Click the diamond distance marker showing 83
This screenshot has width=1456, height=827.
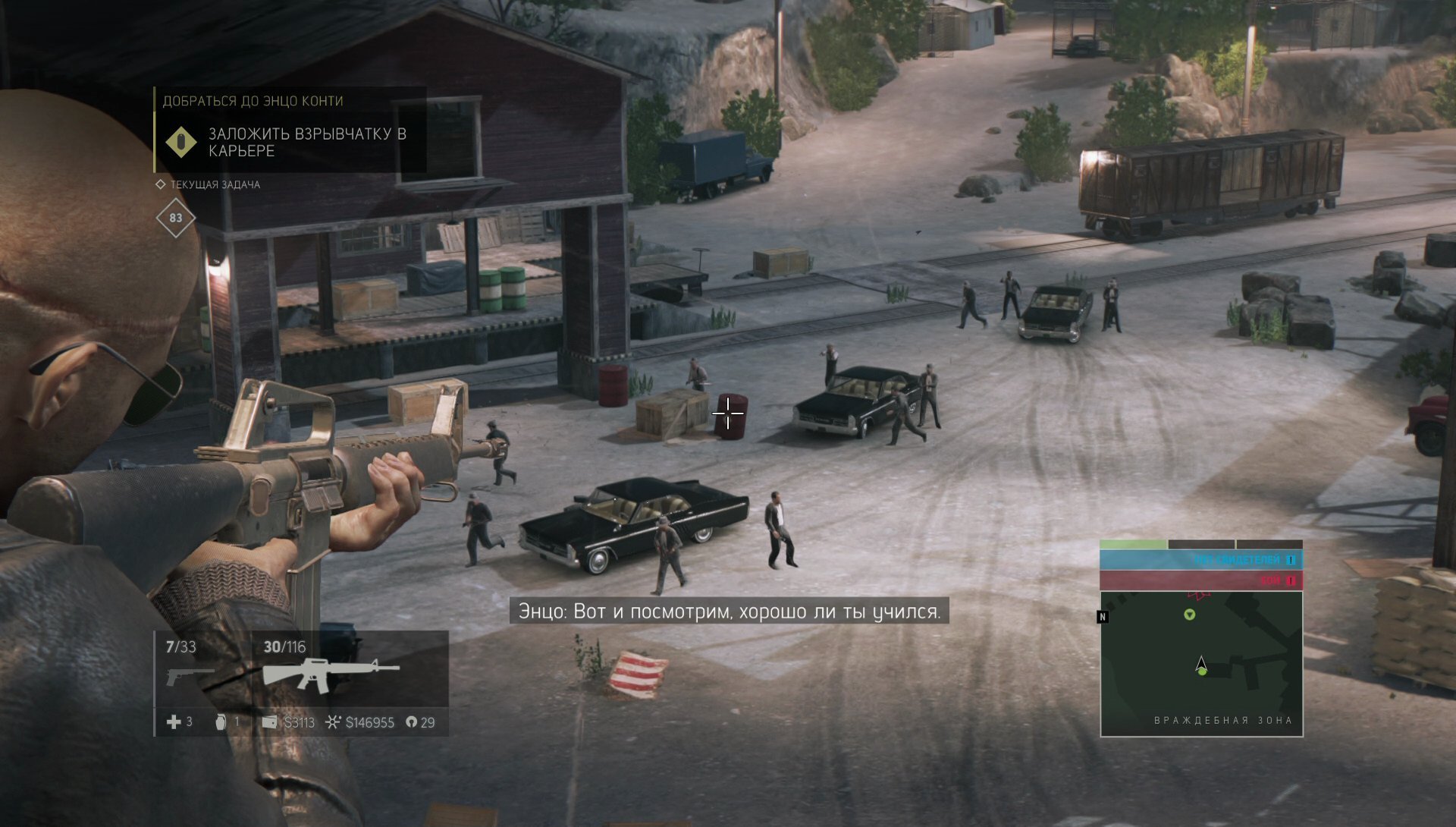175,218
